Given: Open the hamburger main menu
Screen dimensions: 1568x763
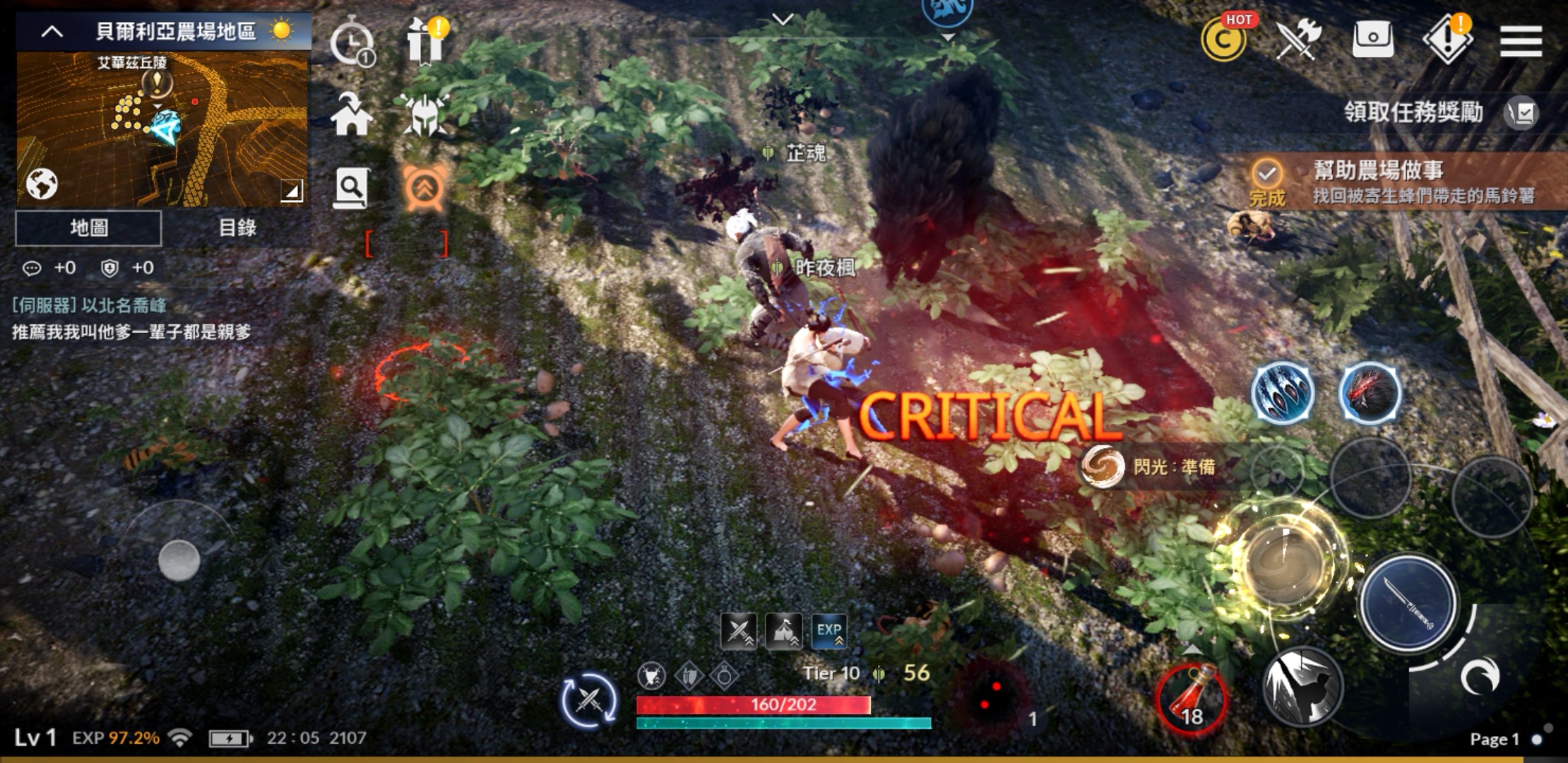Looking at the screenshot, I should tap(1521, 40).
